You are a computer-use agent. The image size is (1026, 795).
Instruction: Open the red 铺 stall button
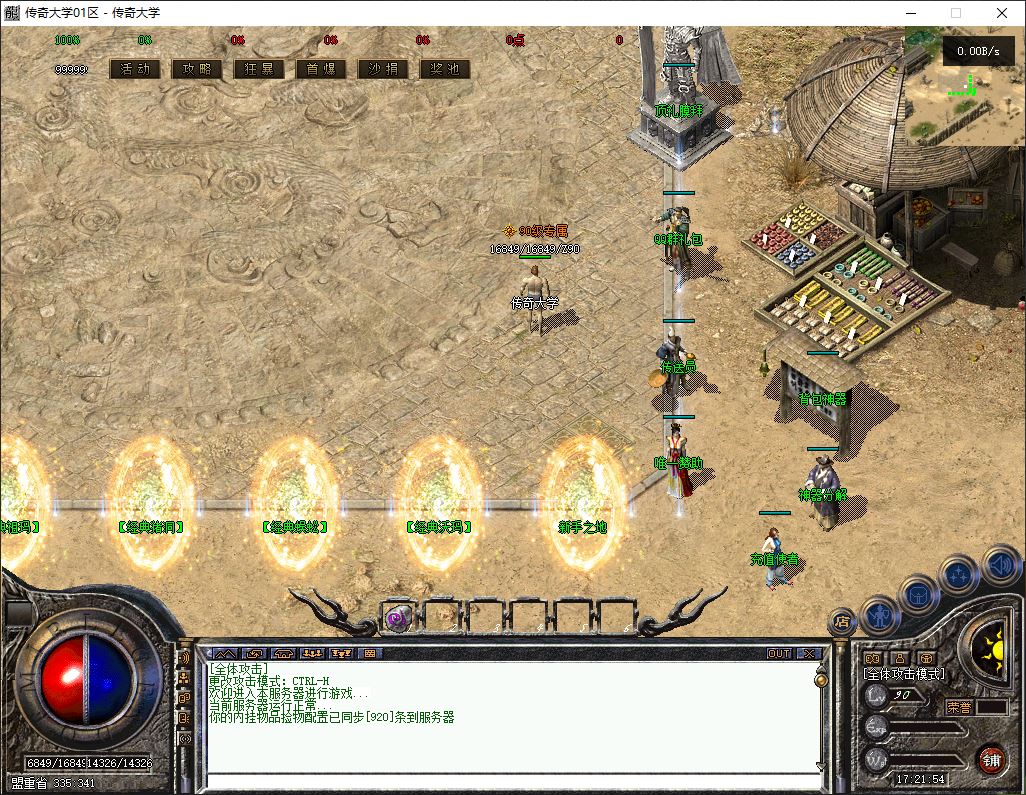[x=991, y=759]
